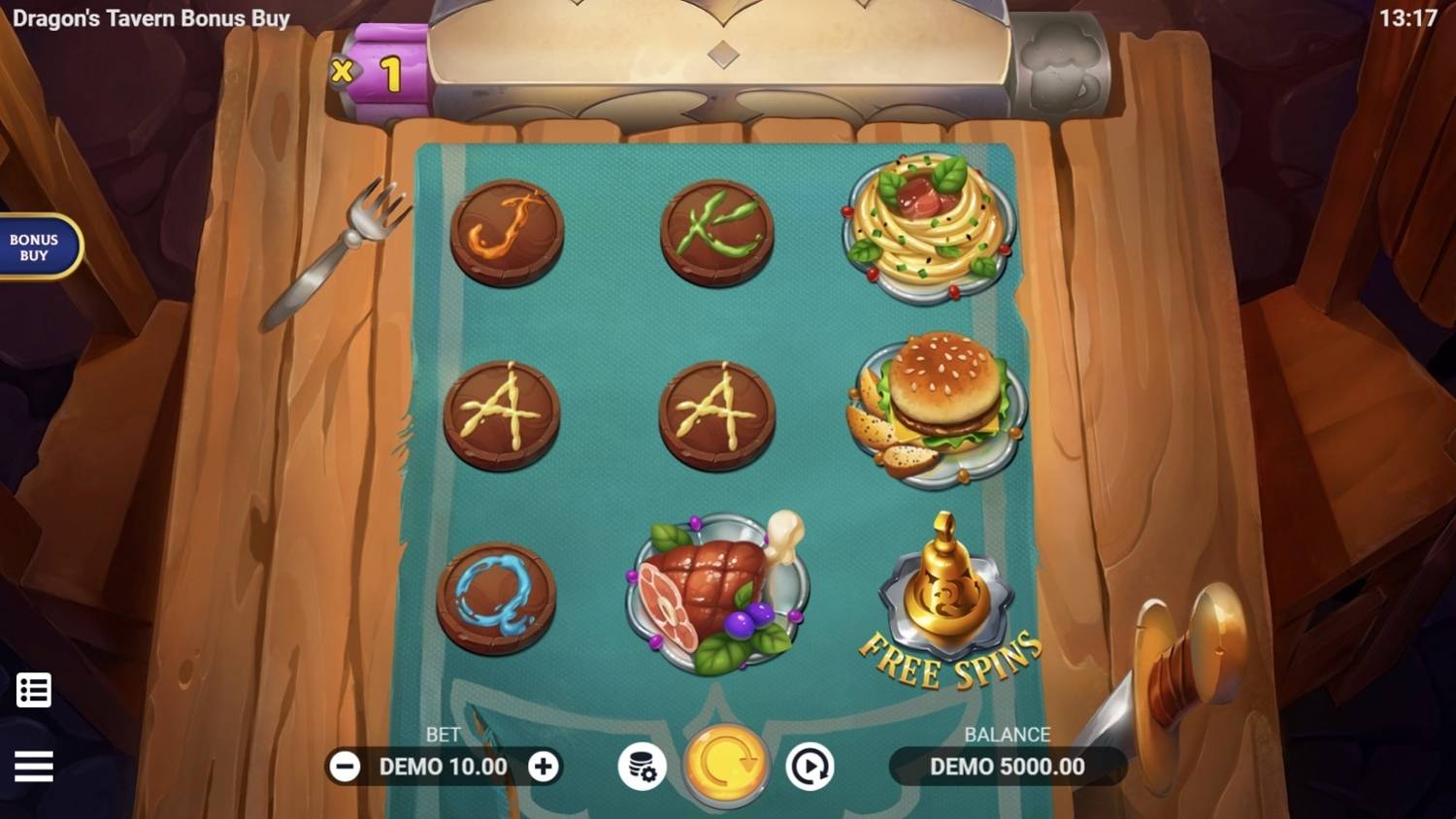Open bet settings via the coins-and-gear icon

643,767
